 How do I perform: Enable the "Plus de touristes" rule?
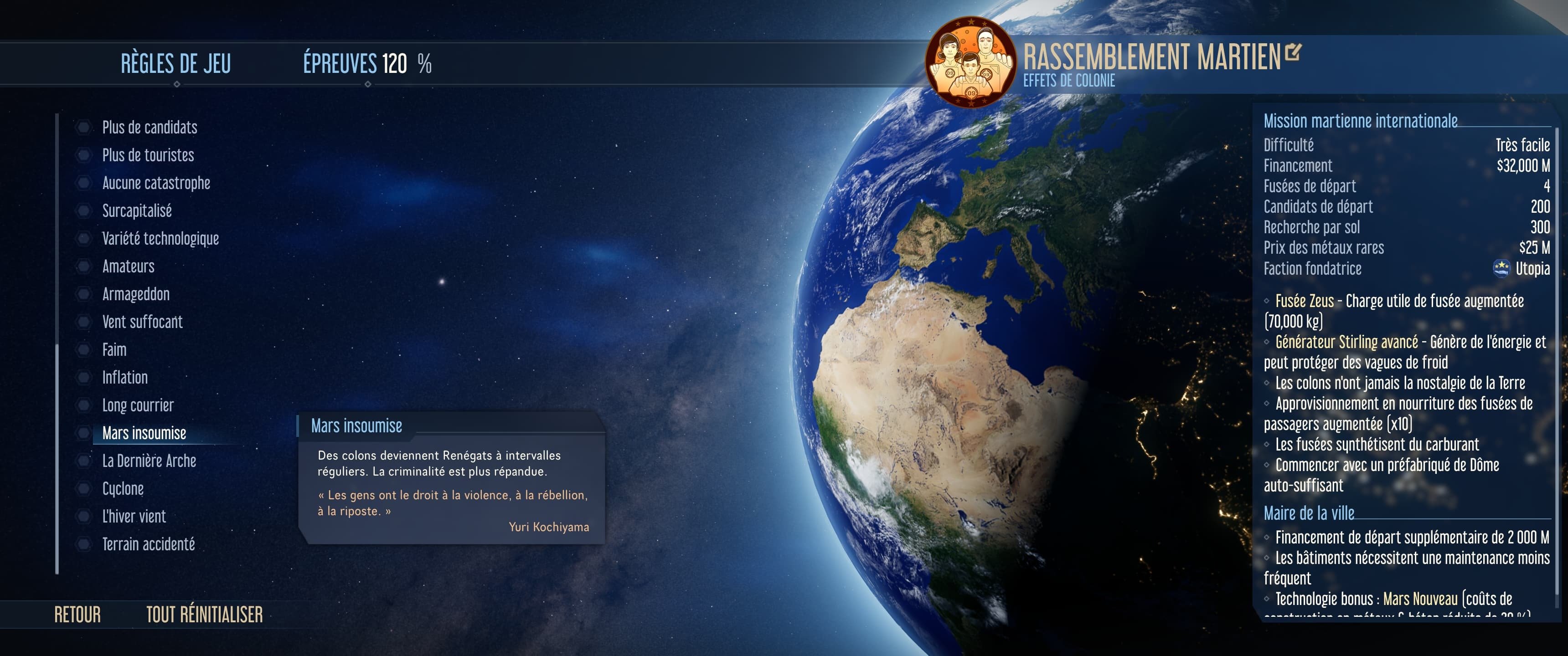click(x=148, y=155)
